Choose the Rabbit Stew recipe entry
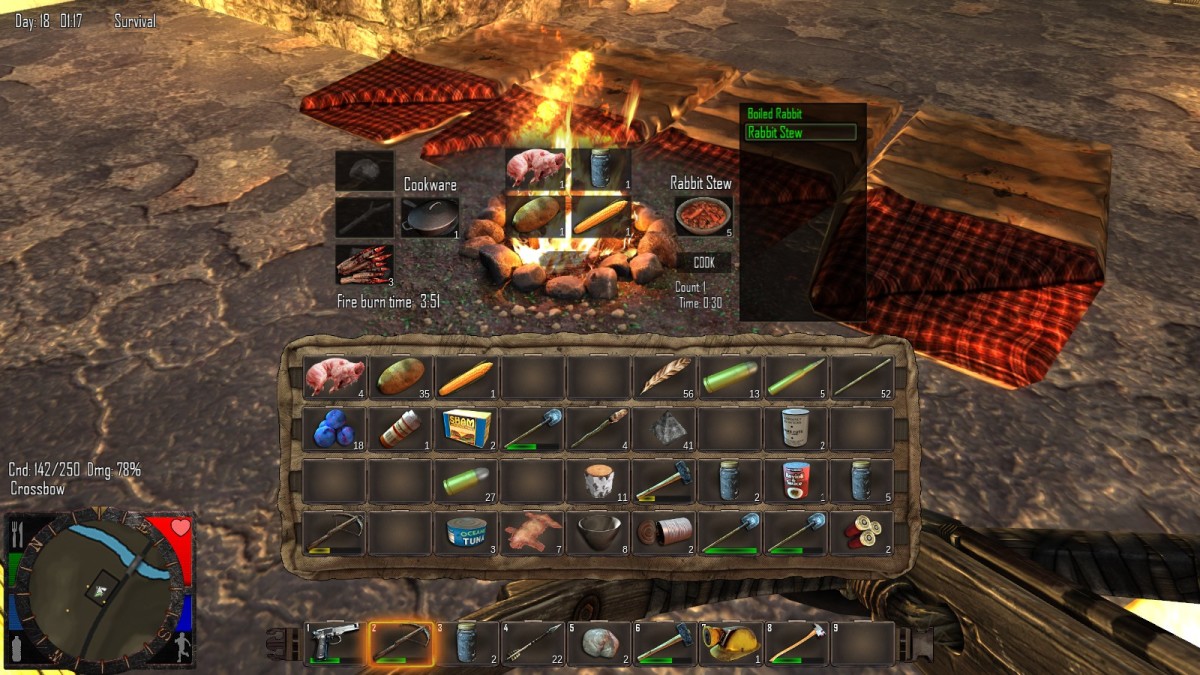 [x=800, y=132]
